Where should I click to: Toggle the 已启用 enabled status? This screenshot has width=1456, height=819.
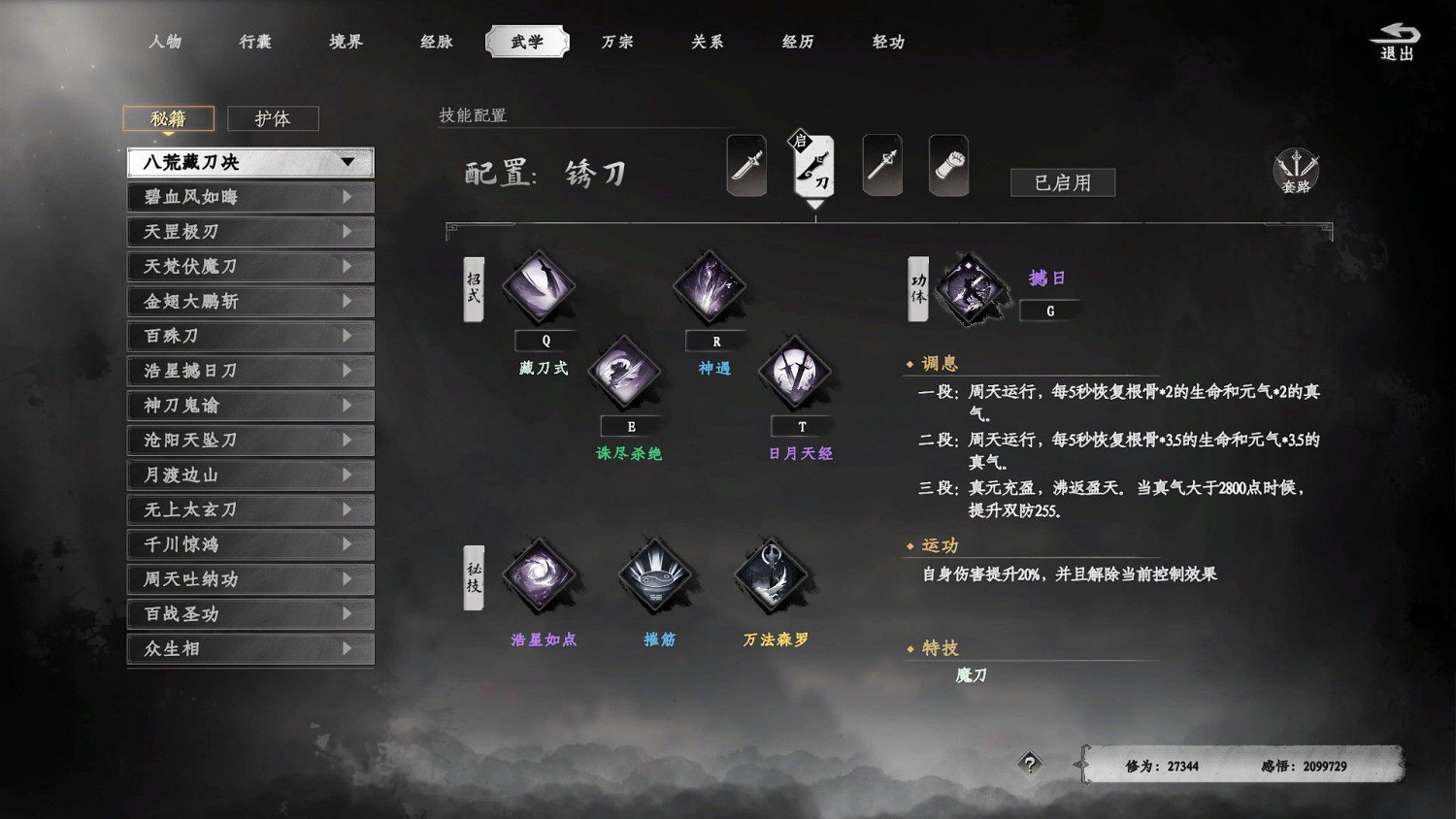1062,182
